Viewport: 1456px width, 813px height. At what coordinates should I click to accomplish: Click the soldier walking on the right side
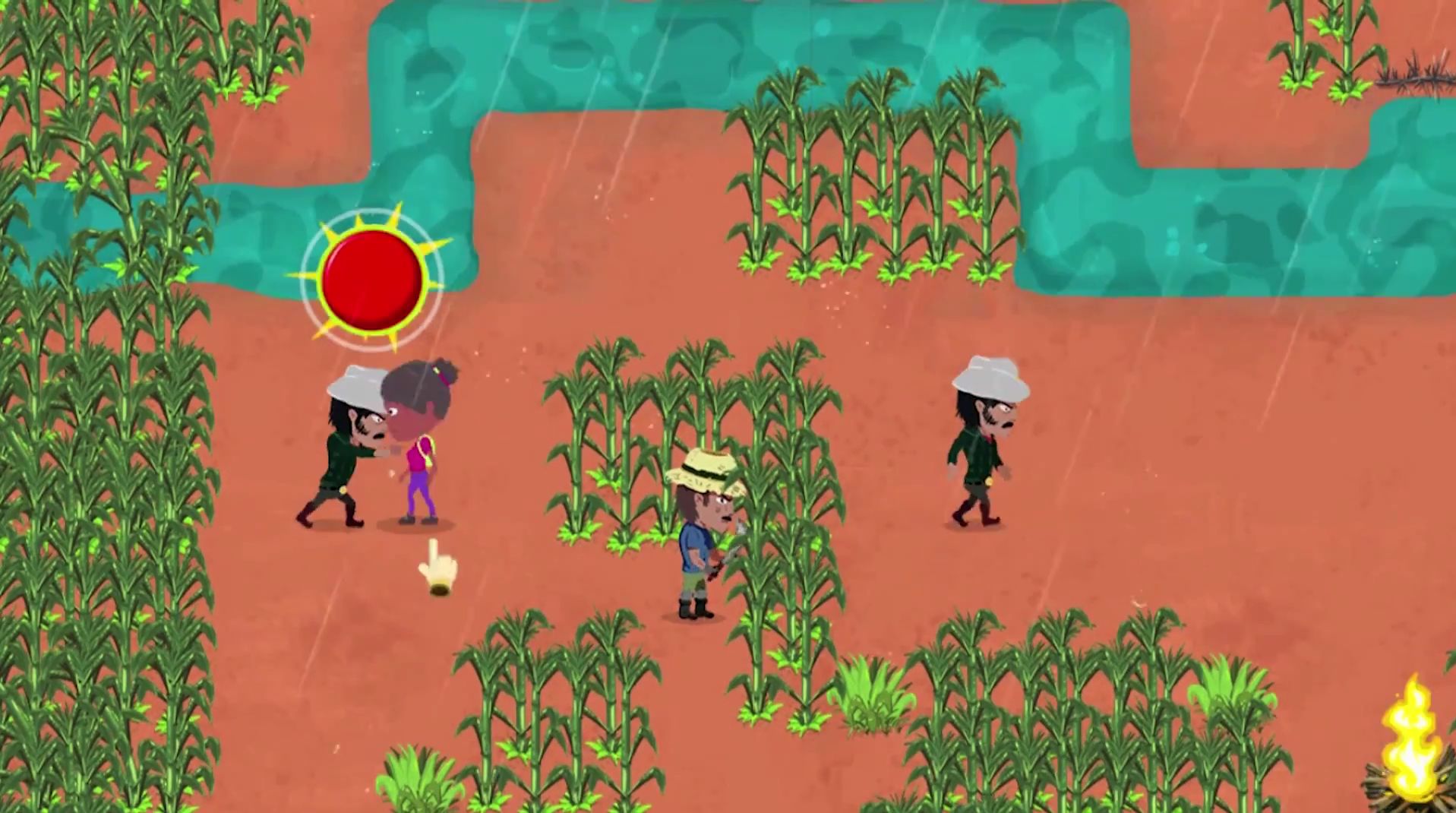pos(980,448)
